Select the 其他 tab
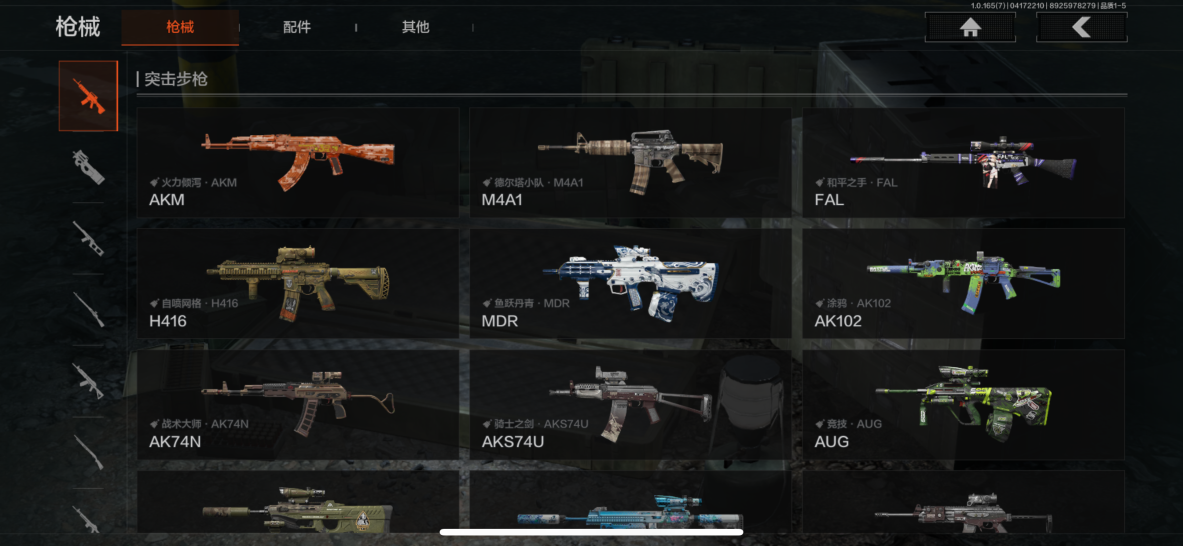Screen dimensions: 1183x546 coord(415,27)
